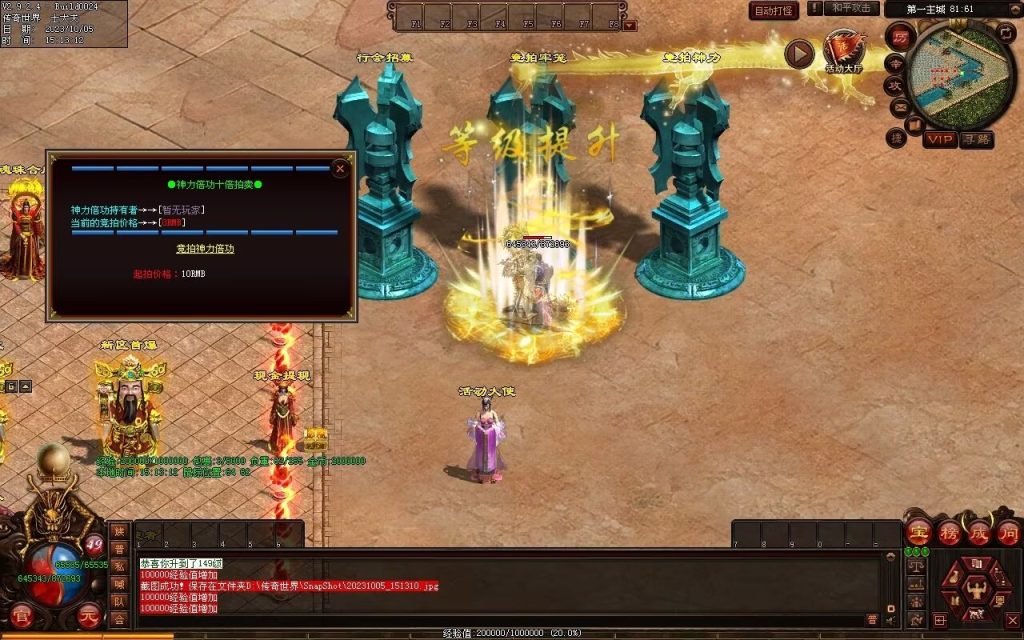Close the divine power auction dialog
1024x640 pixels.
pos(340,169)
